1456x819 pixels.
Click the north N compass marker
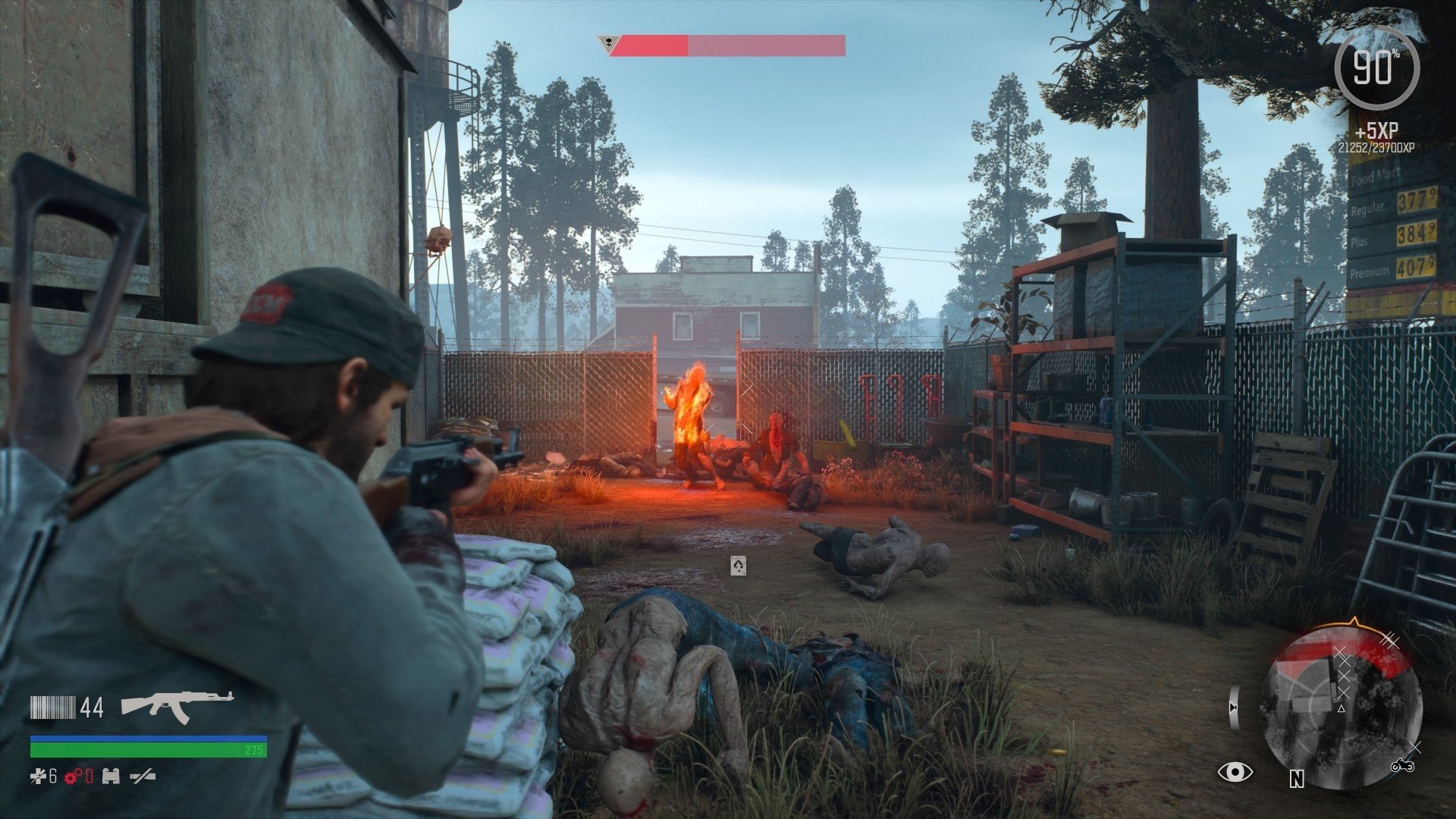(1297, 779)
